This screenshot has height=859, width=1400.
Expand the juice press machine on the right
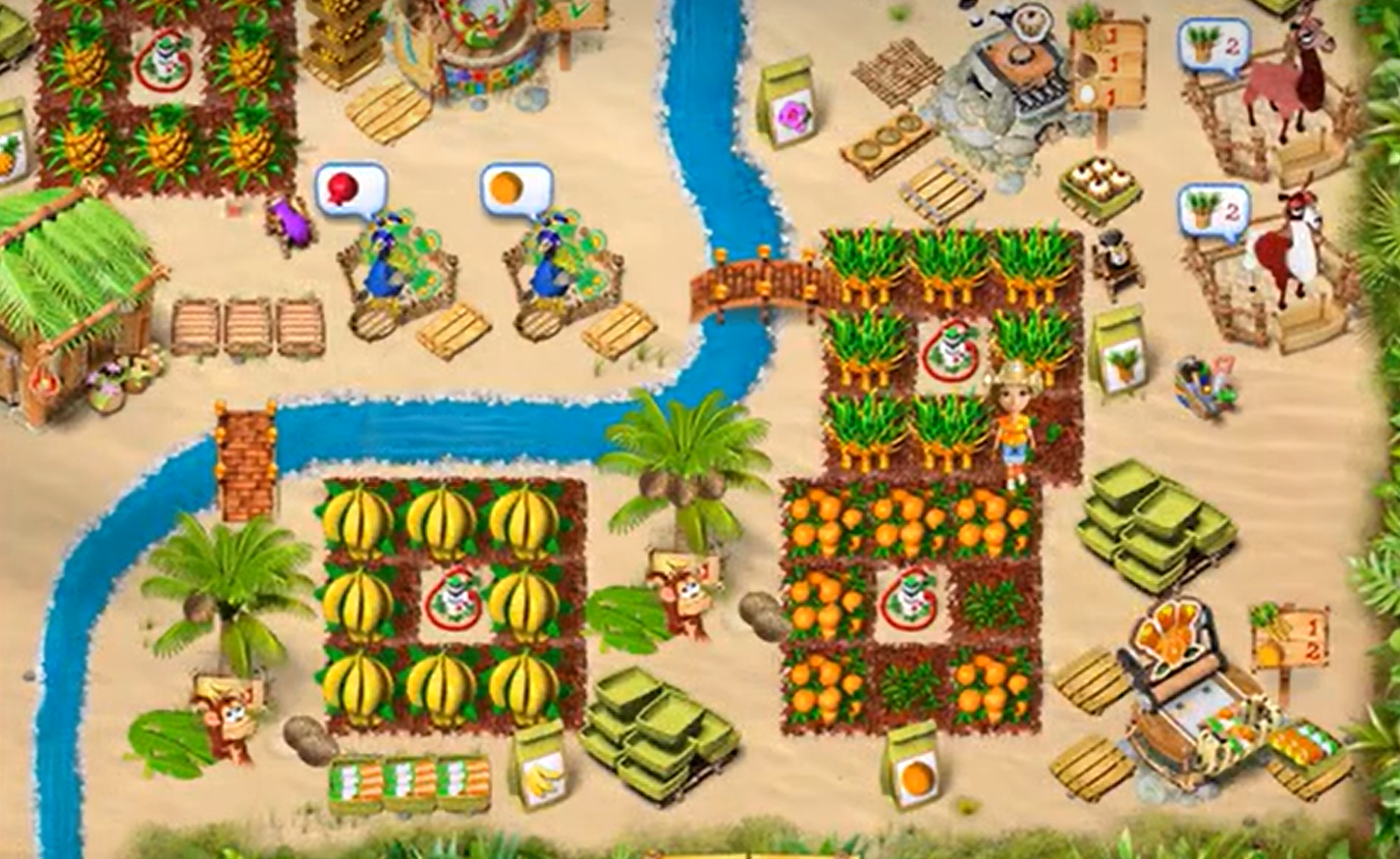[x=1193, y=687]
